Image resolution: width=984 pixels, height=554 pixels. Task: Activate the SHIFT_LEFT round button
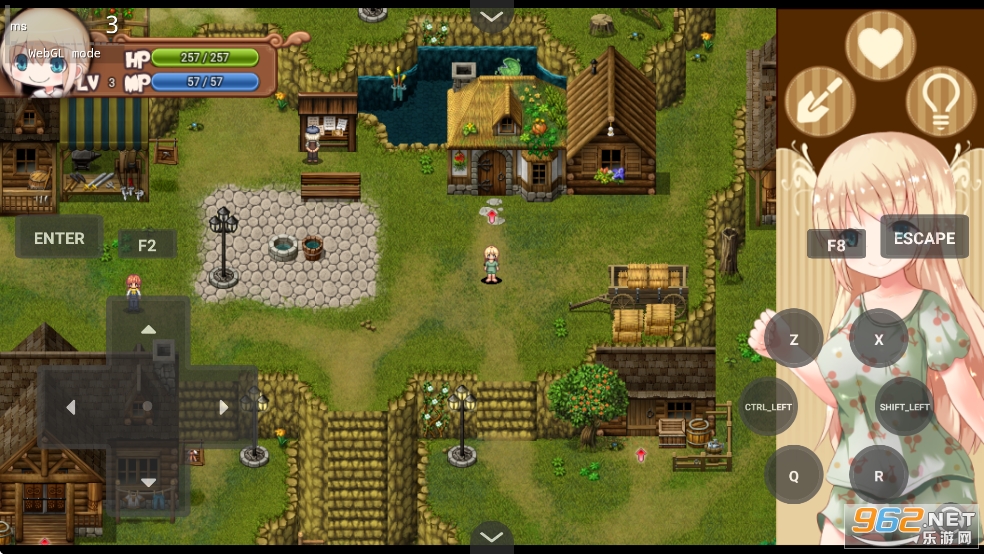point(904,407)
